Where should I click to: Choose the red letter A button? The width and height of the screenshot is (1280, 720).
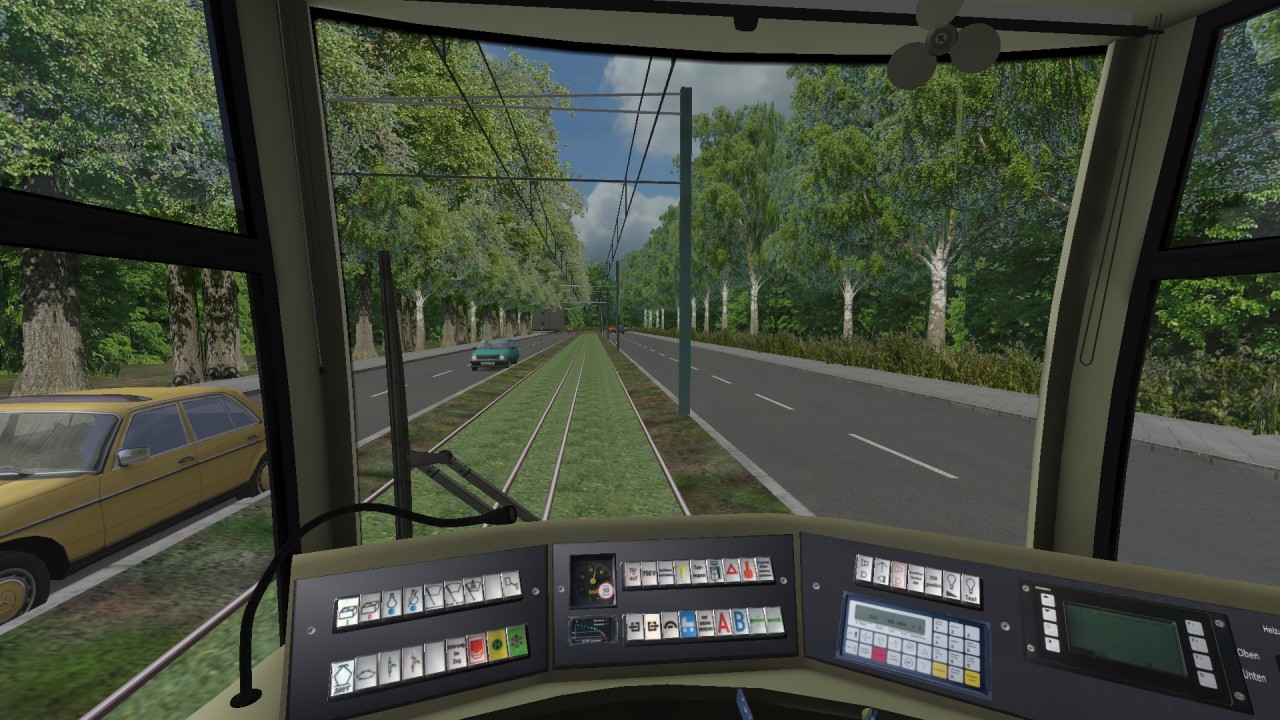coord(723,623)
